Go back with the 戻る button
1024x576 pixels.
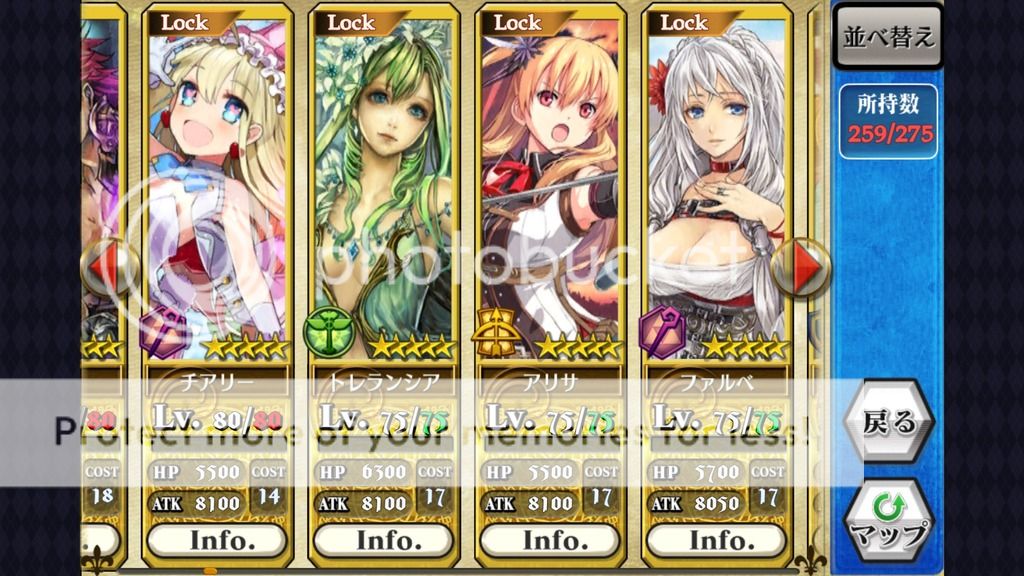[889, 421]
